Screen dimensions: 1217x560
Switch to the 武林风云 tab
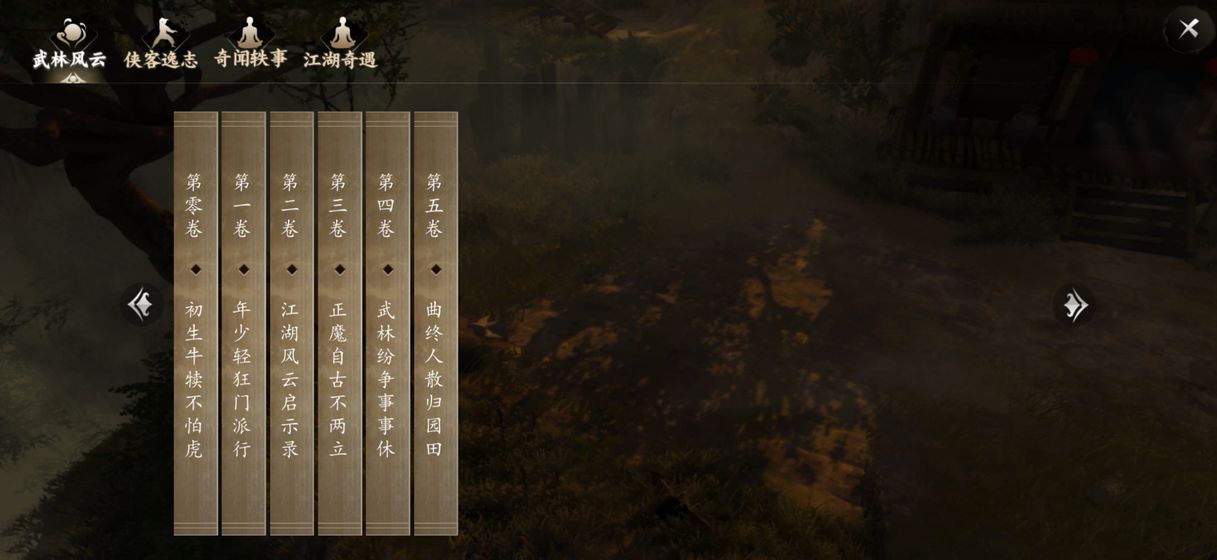69,45
